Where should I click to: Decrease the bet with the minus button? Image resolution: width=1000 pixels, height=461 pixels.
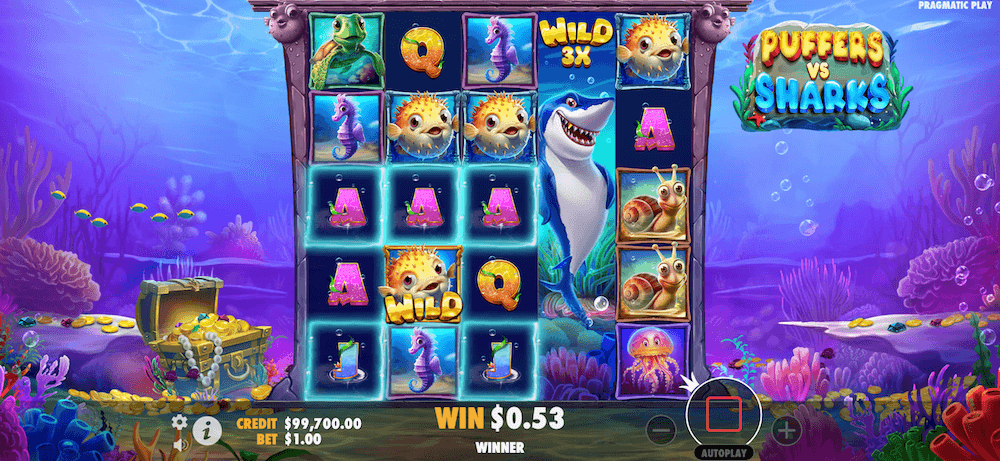click(x=661, y=431)
